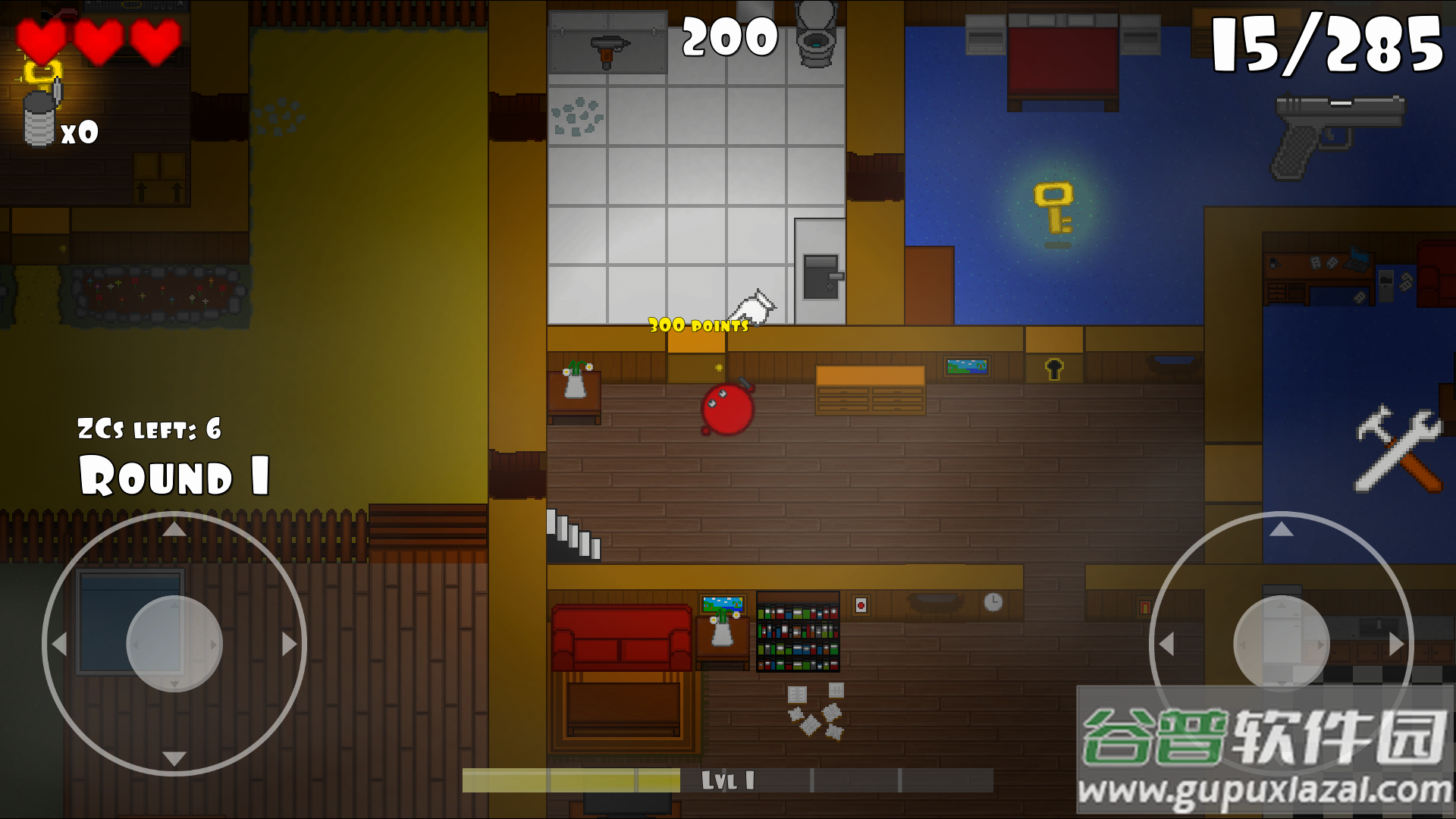
Task: Click the aiming joystick's right arrow
Action: [x=1396, y=644]
